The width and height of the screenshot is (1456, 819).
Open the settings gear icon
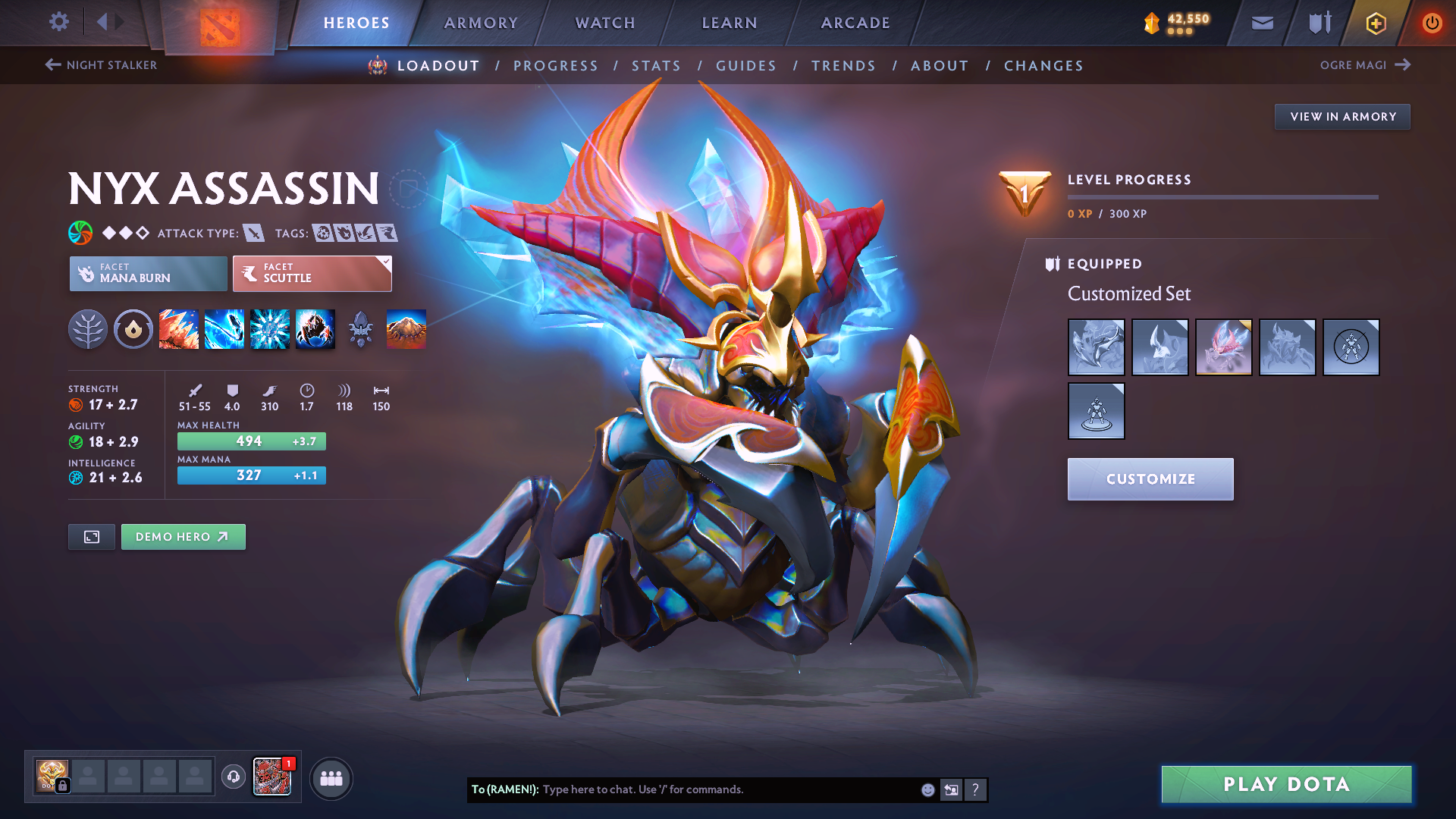pos(58,22)
